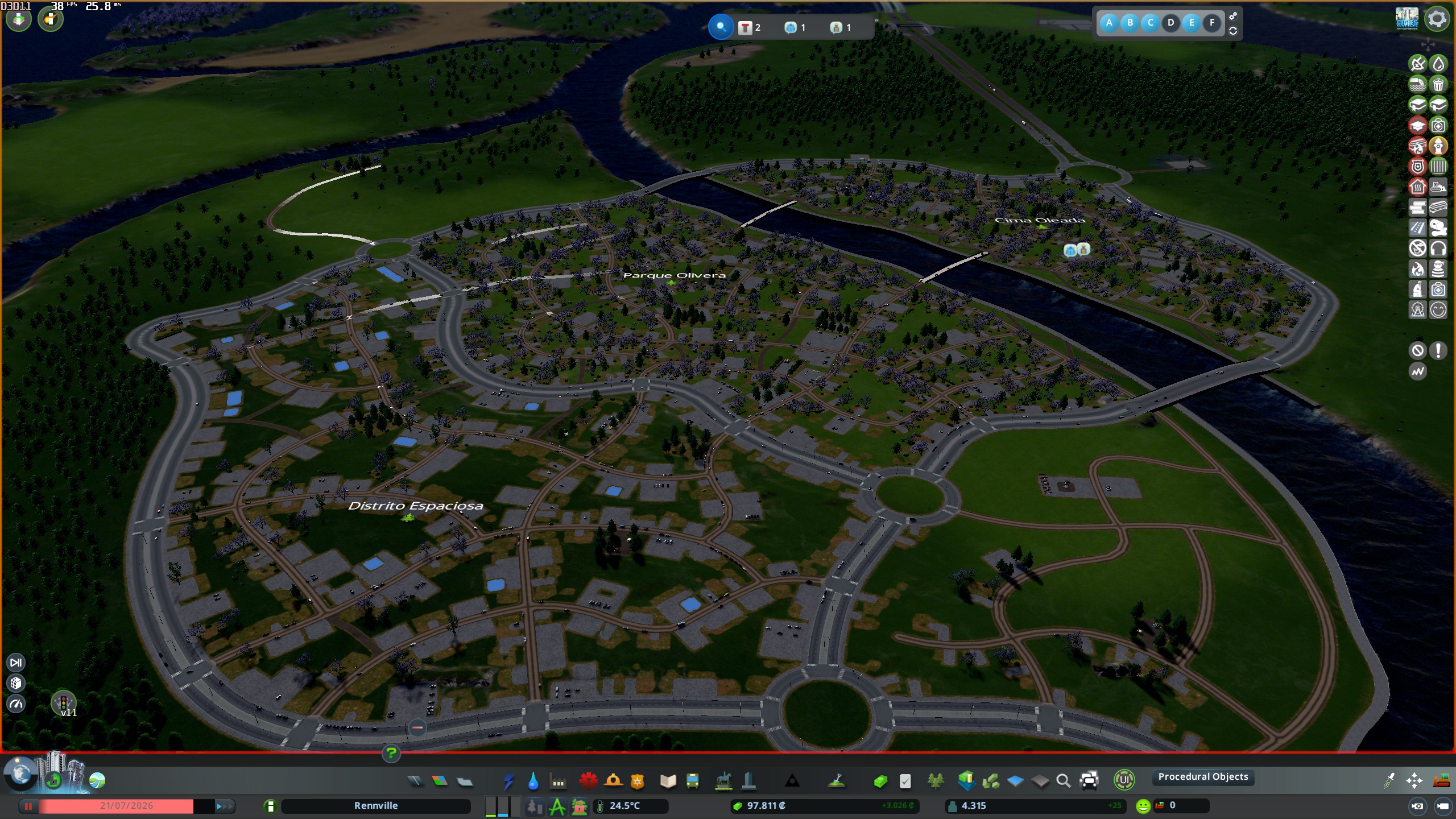
Task: Open the Transportation panel using the bus icon
Action: (692, 781)
